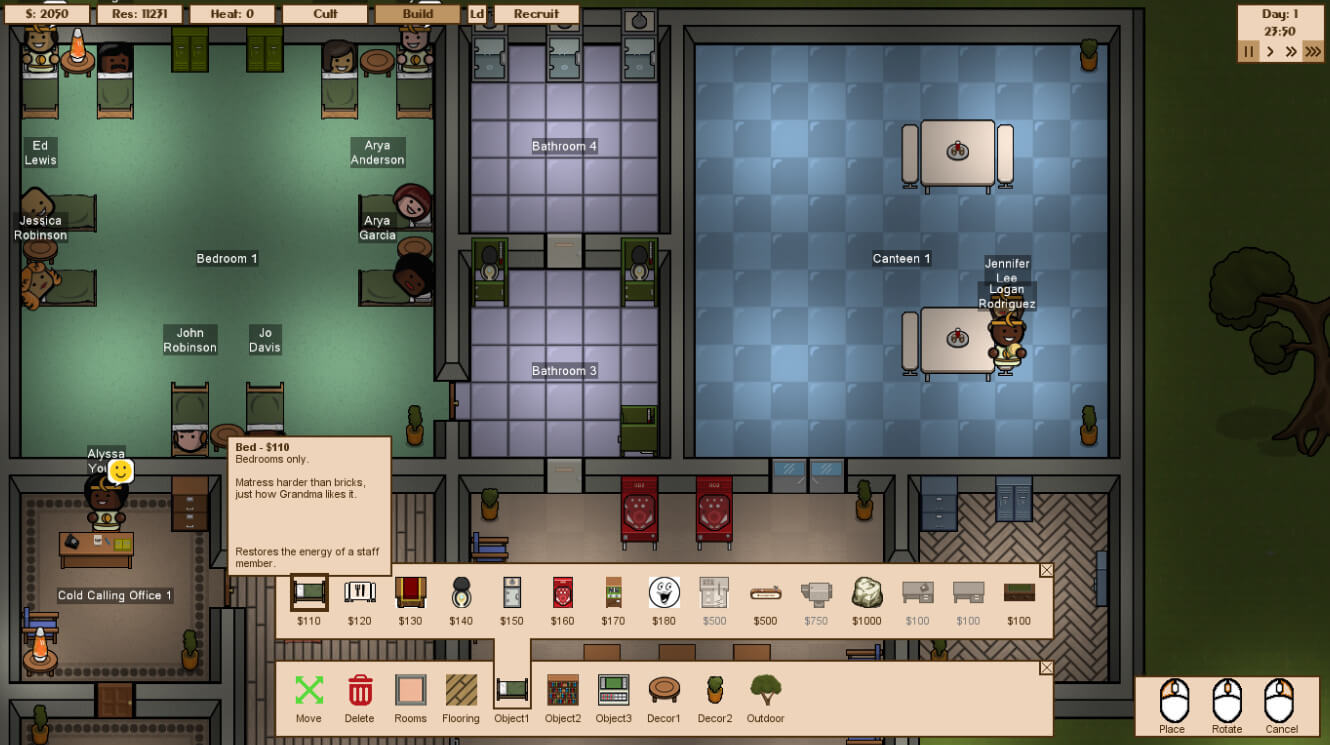Image resolution: width=1330 pixels, height=745 pixels.
Task: Open the Recruit menu
Action: coord(536,14)
